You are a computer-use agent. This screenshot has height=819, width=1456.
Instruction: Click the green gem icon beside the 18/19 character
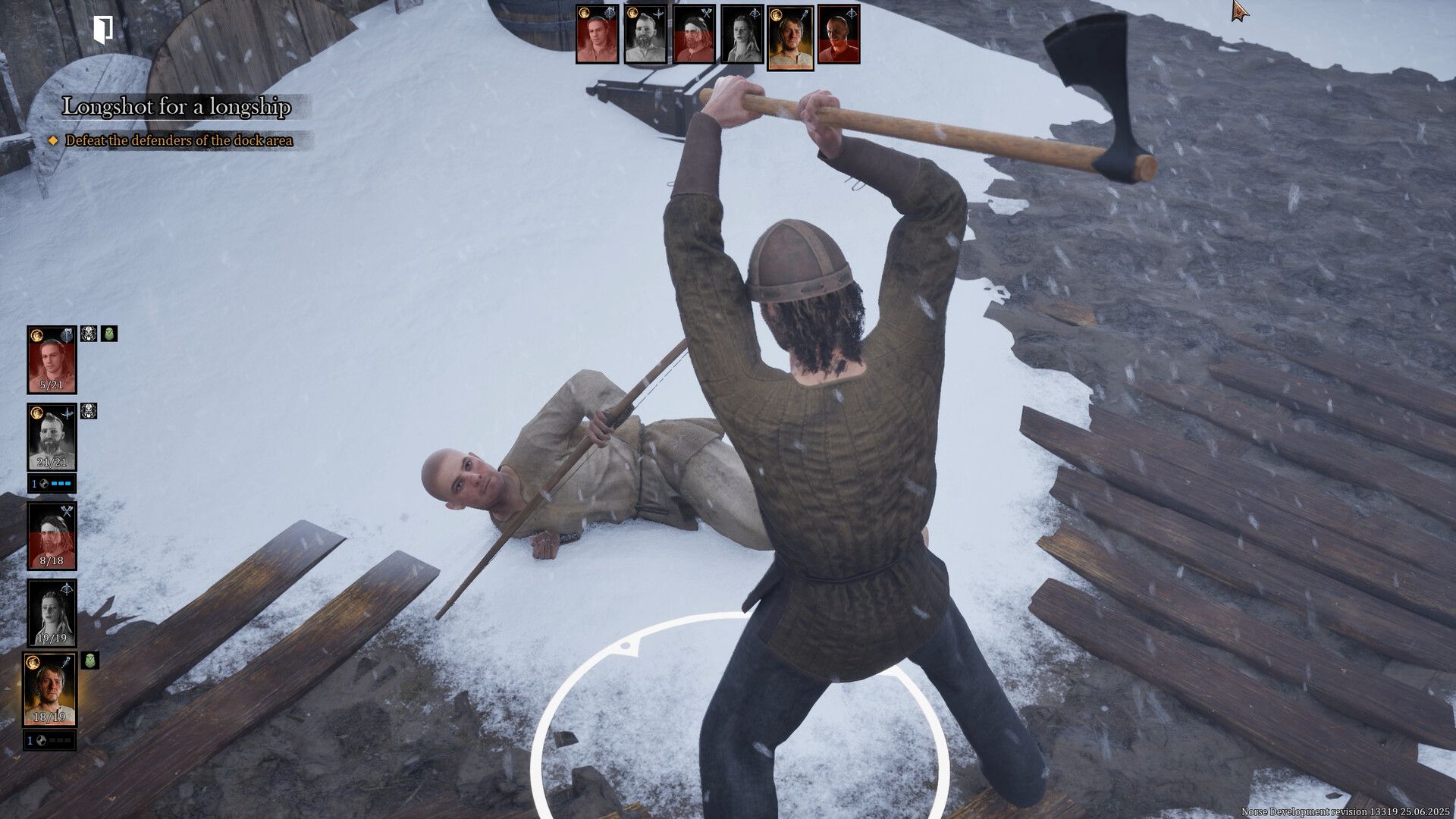pos(89,660)
